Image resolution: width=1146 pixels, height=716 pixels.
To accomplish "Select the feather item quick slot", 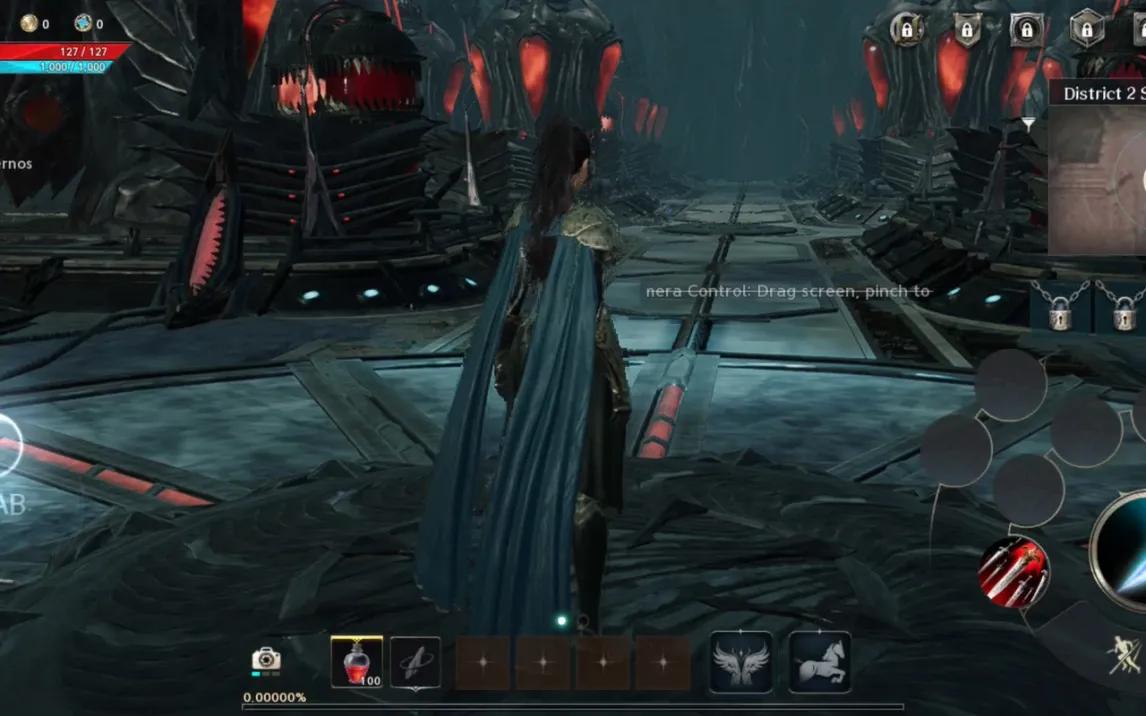I will pos(415,661).
